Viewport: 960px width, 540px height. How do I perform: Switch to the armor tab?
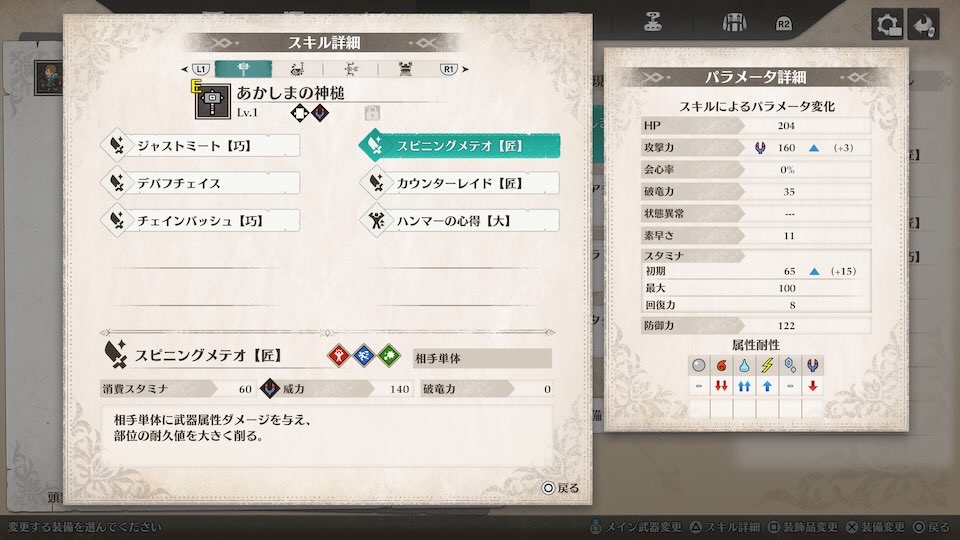(x=407, y=69)
